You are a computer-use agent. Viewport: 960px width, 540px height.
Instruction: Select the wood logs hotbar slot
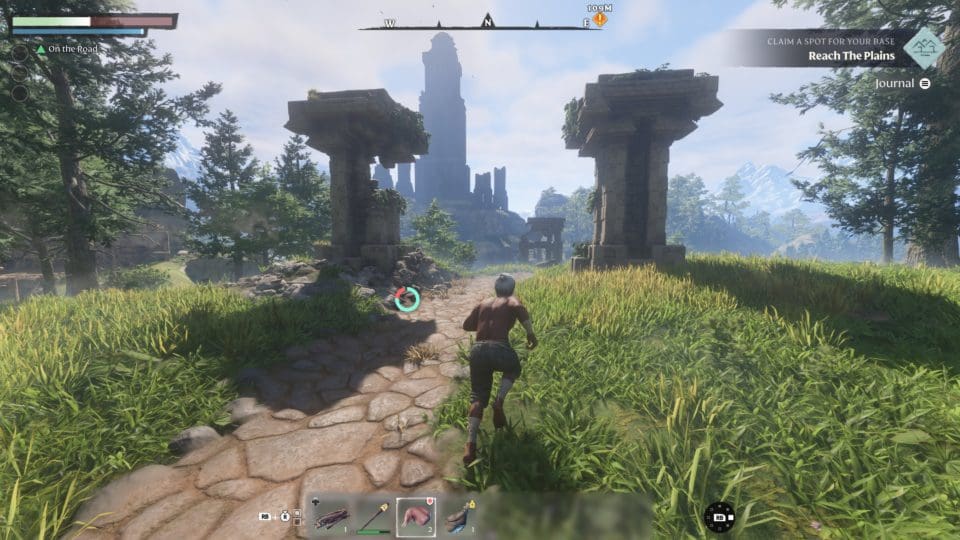(332, 517)
